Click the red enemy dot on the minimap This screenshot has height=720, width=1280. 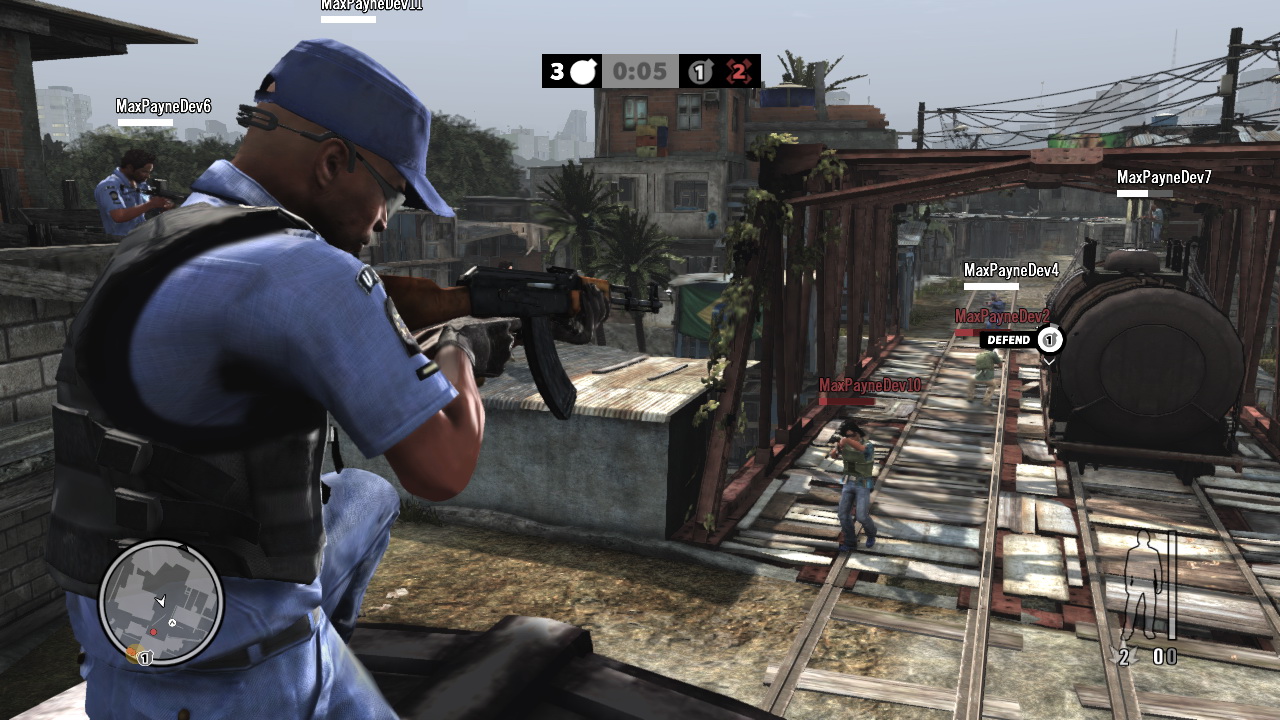point(153,632)
